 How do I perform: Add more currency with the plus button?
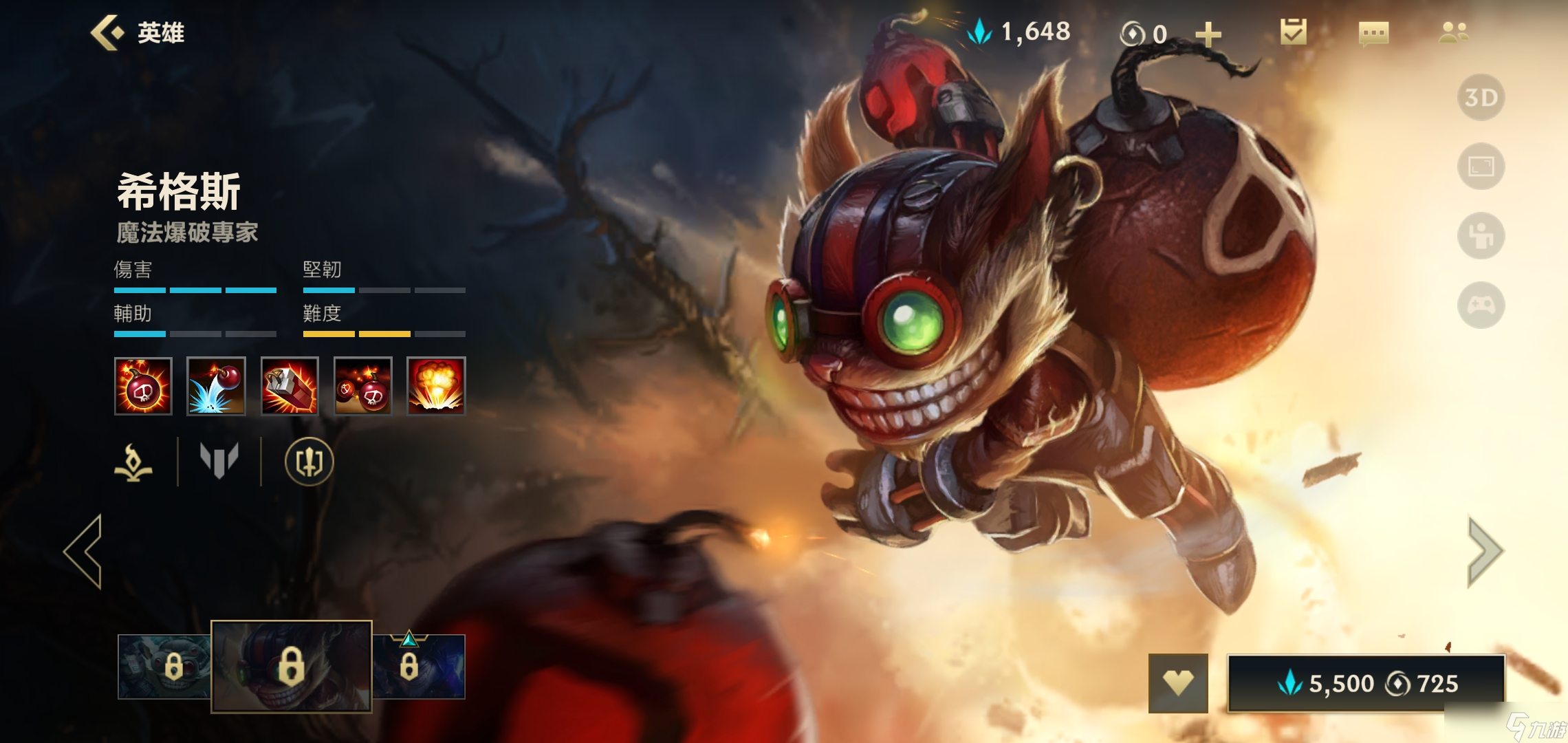[1208, 34]
